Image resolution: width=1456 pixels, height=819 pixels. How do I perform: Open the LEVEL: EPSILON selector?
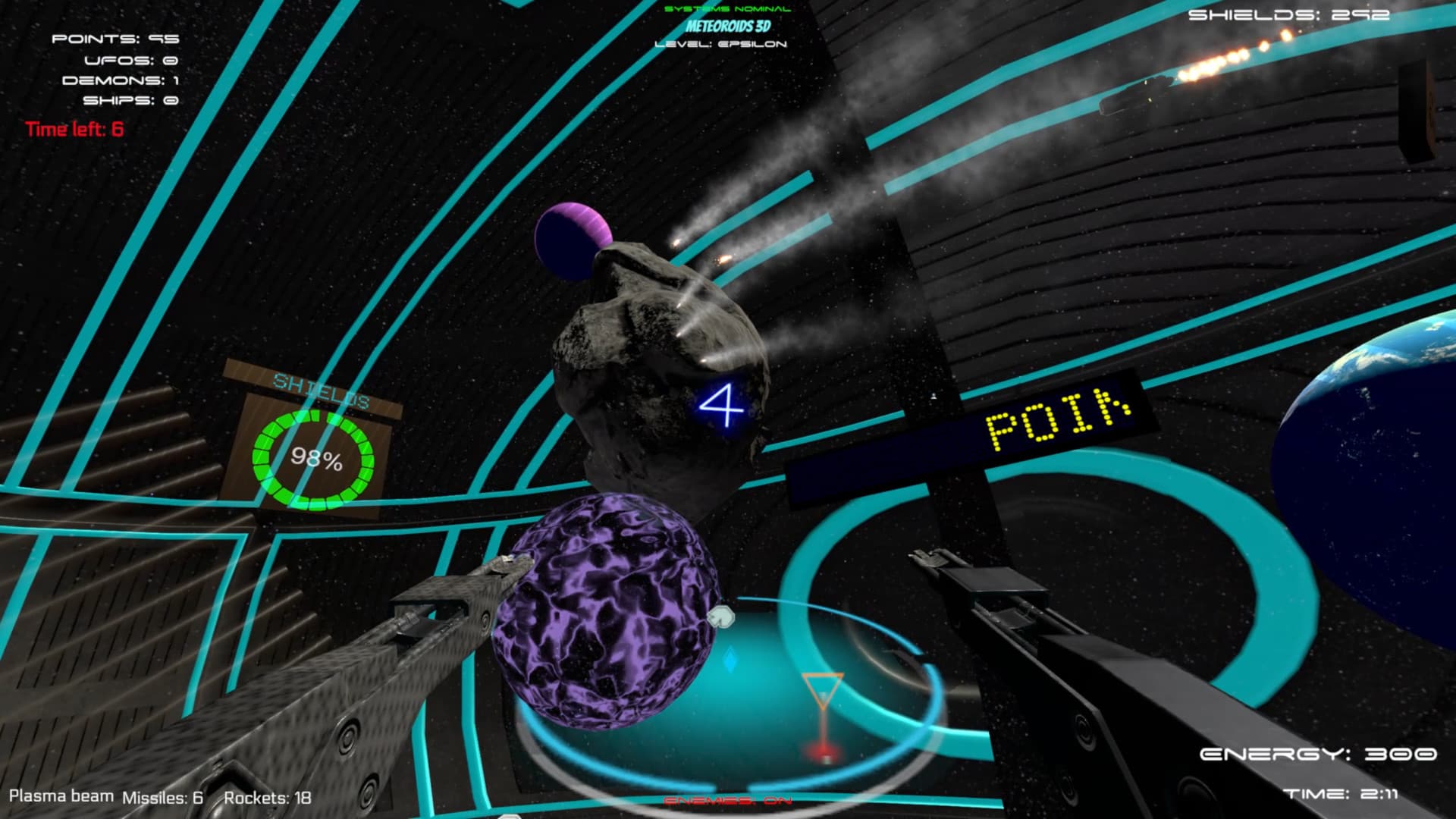coord(722,45)
